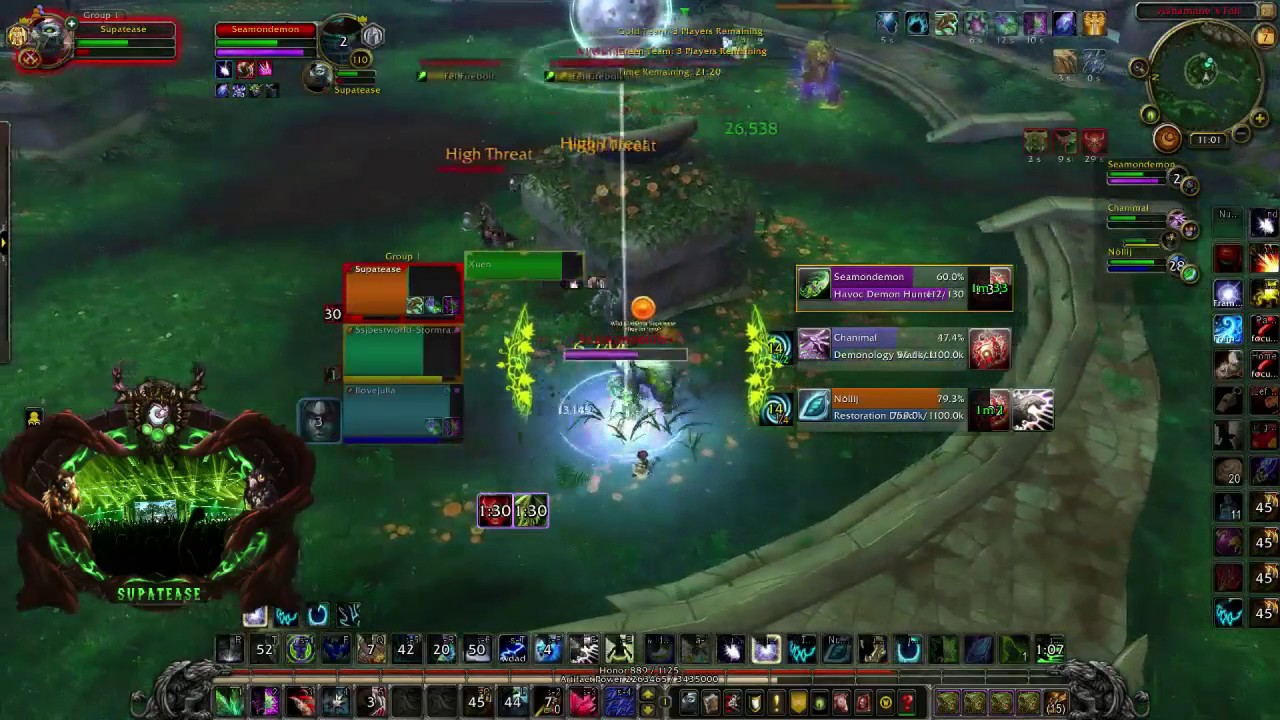Open the yellow exclamation quest log button

pyautogui.click(x=776, y=703)
